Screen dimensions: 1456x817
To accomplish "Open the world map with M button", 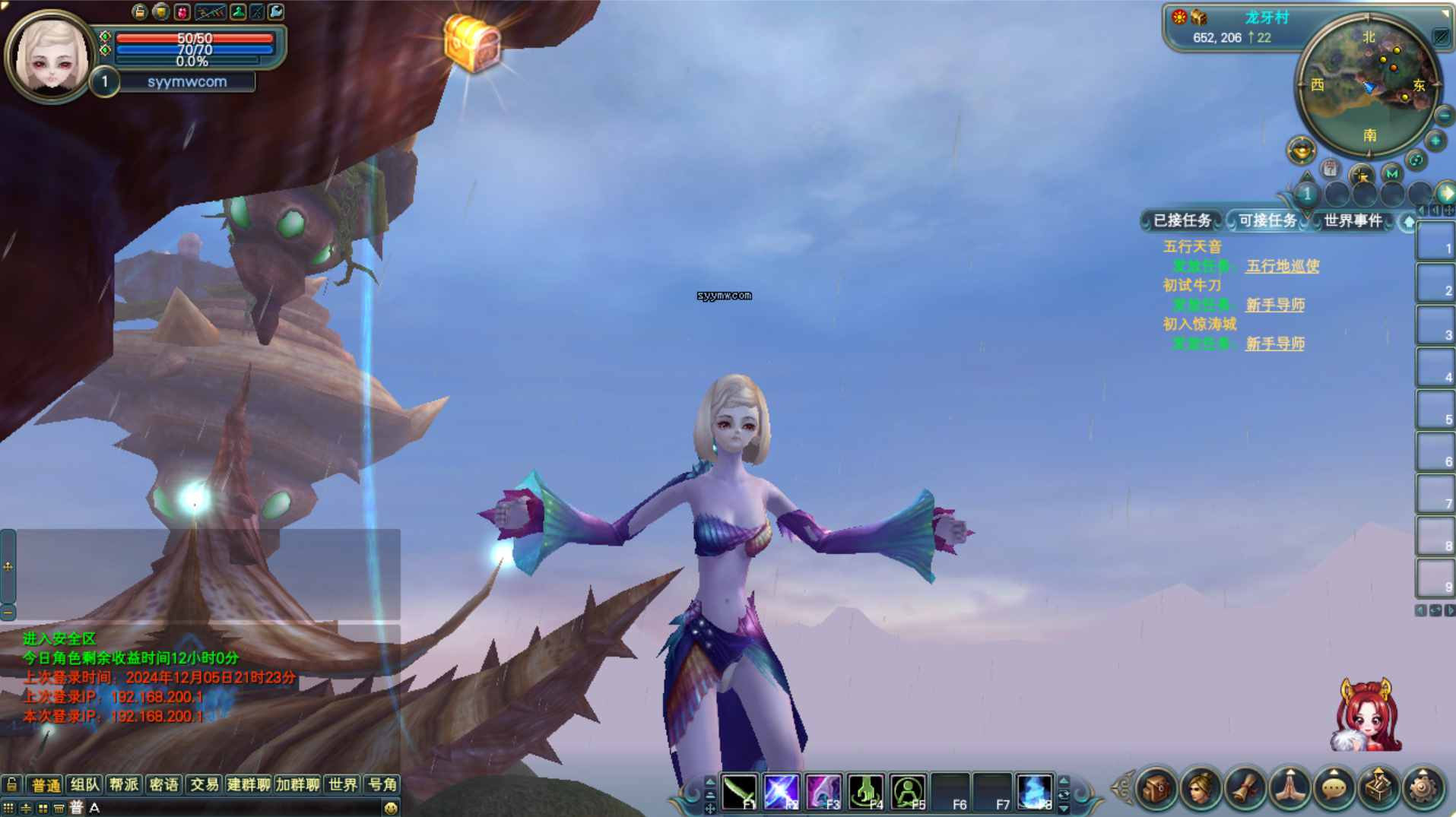I will pos(1391,173).
